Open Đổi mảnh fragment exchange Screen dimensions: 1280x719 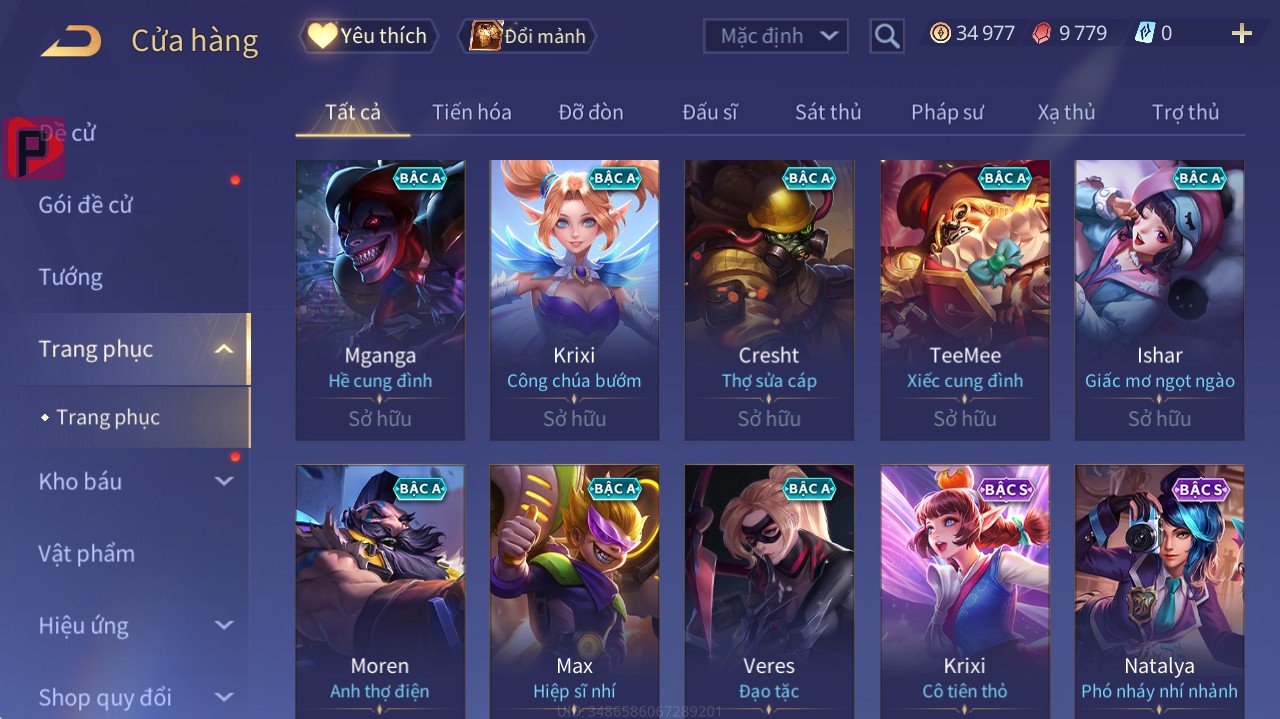(528, 36)
